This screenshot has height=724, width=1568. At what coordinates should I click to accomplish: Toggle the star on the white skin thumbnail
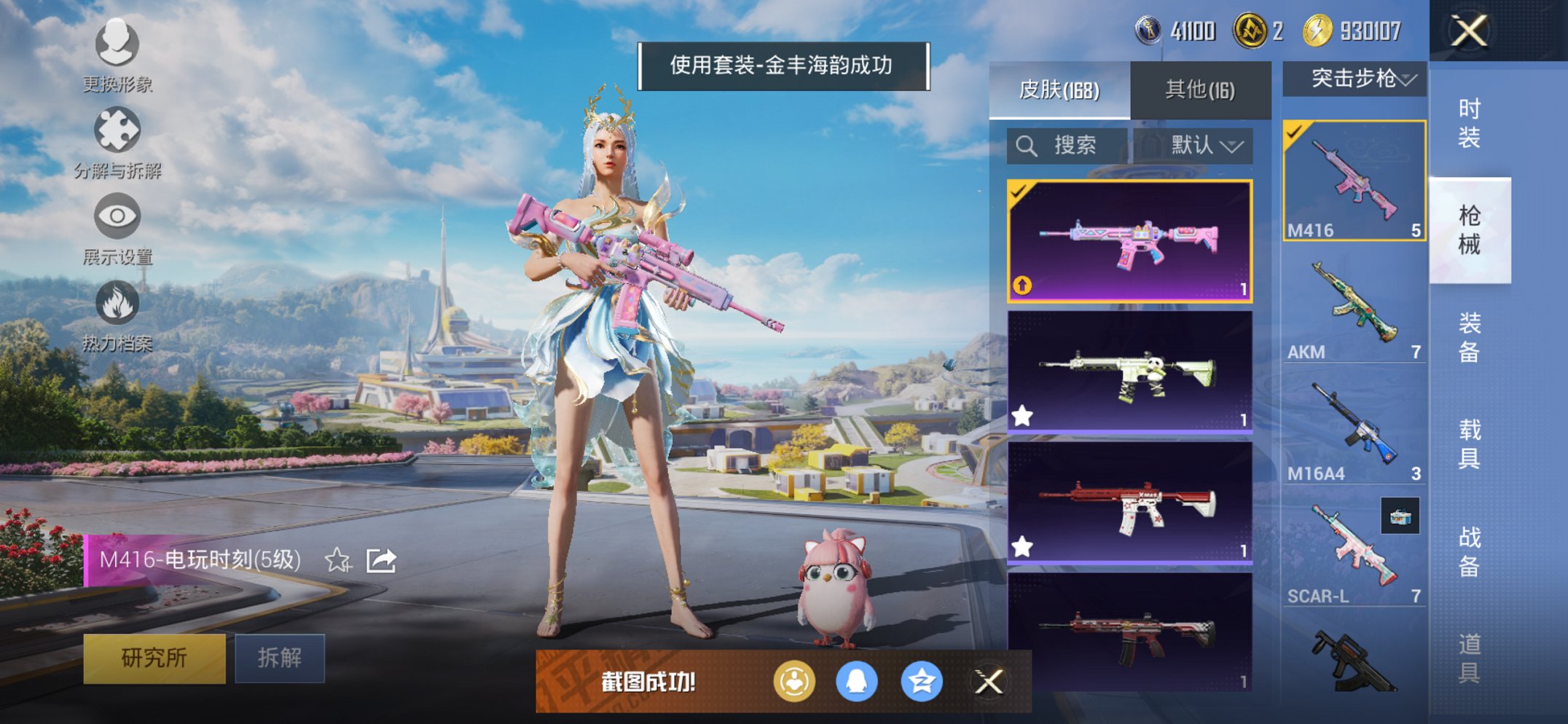tap(1022, 414)
